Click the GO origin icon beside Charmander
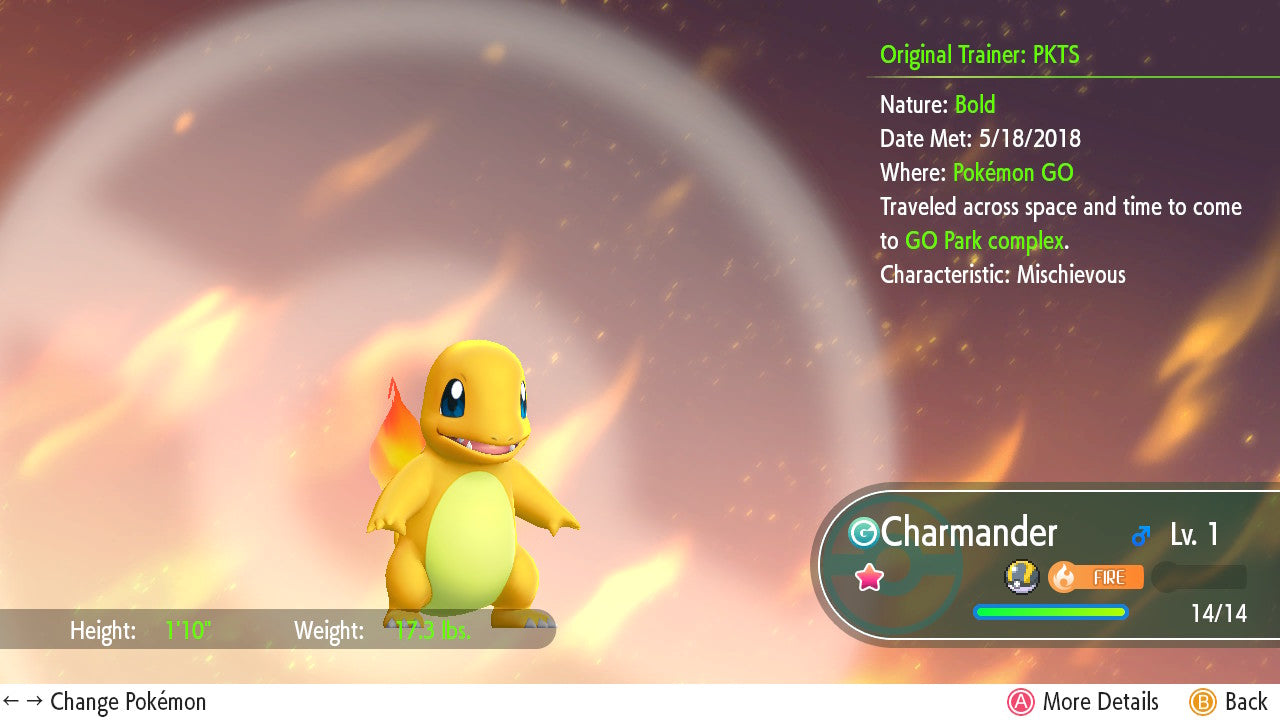 point(863,533)
